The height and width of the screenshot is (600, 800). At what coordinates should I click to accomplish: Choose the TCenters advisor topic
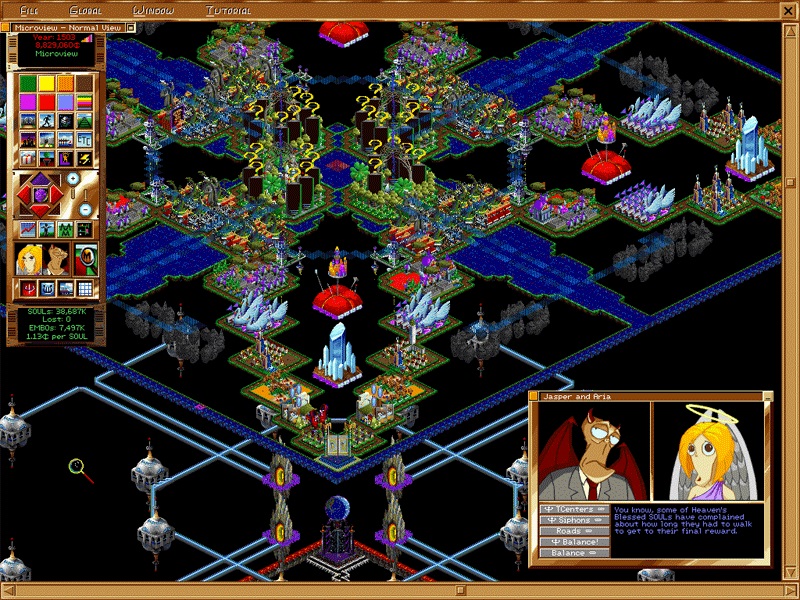(573, 509)
